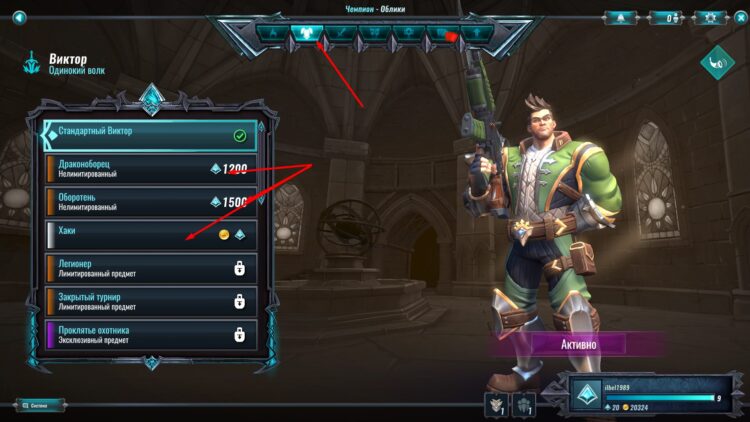The width and height of the screenshot is (750, 422).
Task: Go back with the top-left arrow
Action: 19,16
